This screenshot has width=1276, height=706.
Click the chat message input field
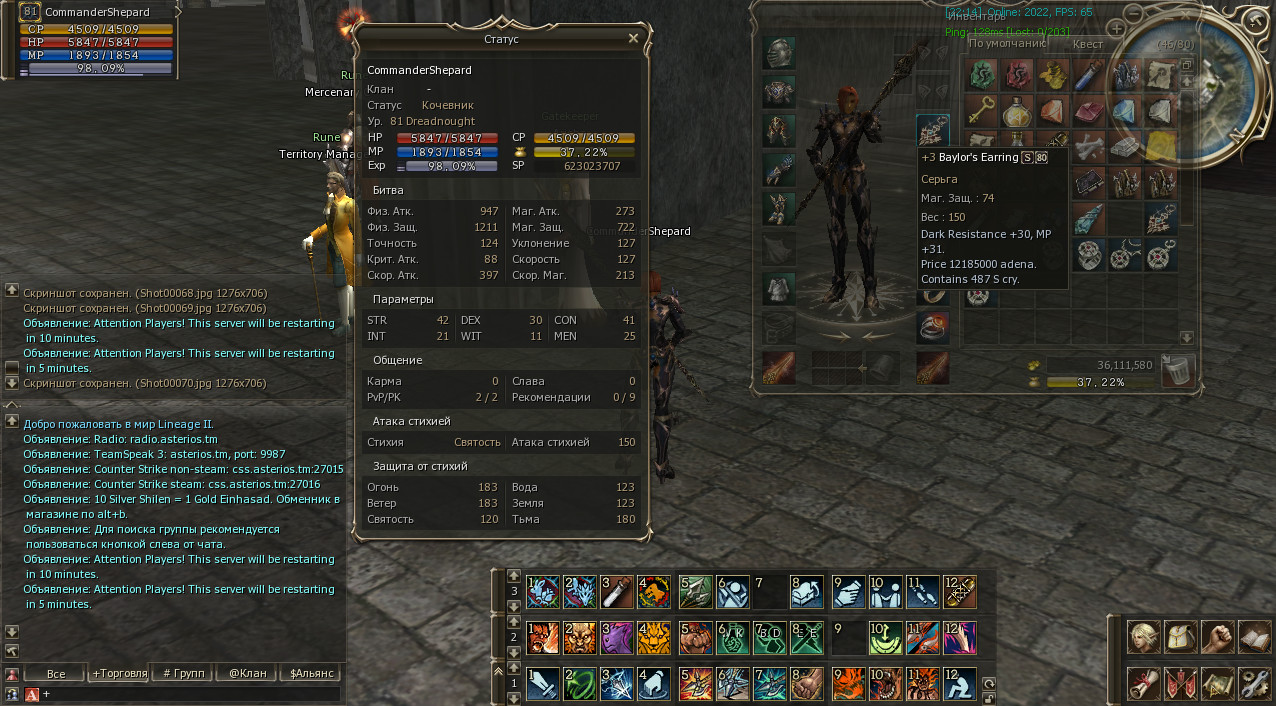click(190, 693)
